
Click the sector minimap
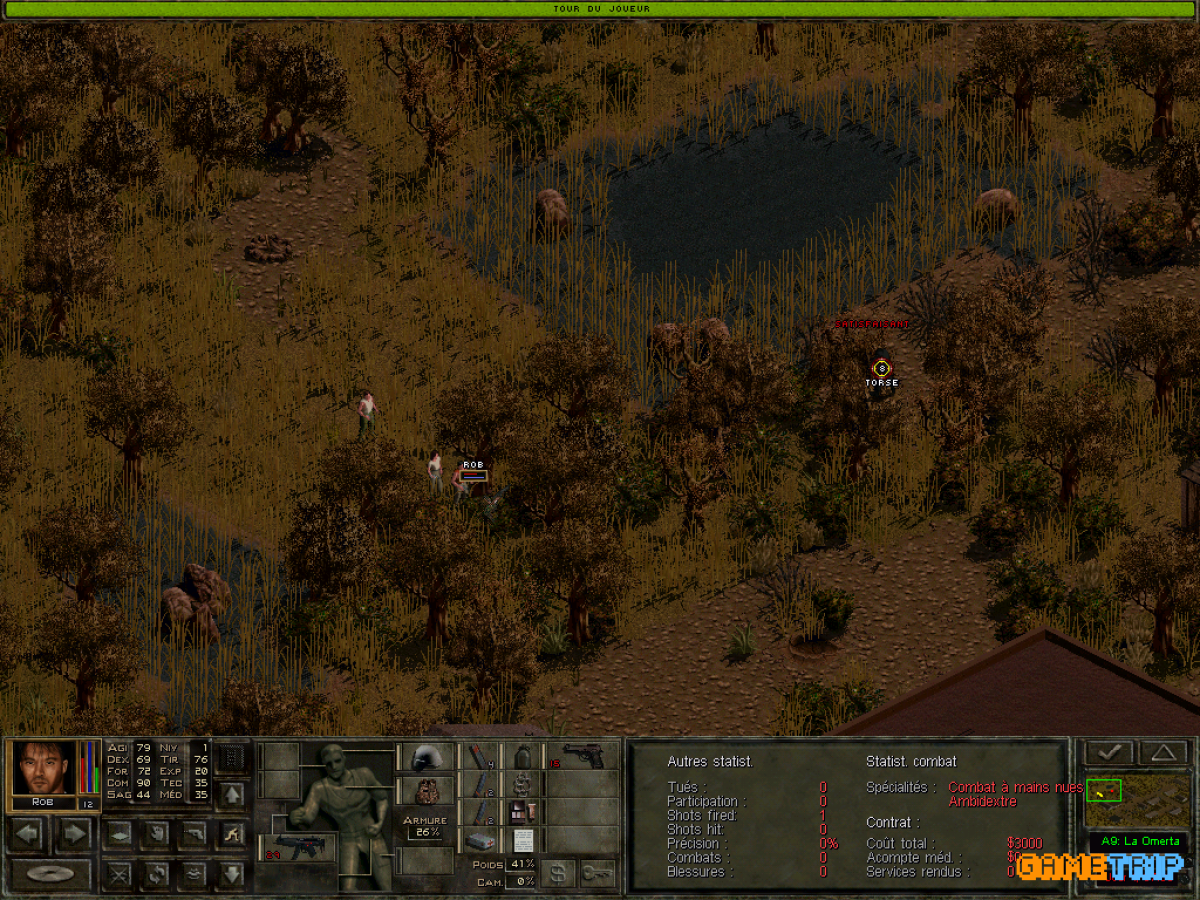point(1137,797)
